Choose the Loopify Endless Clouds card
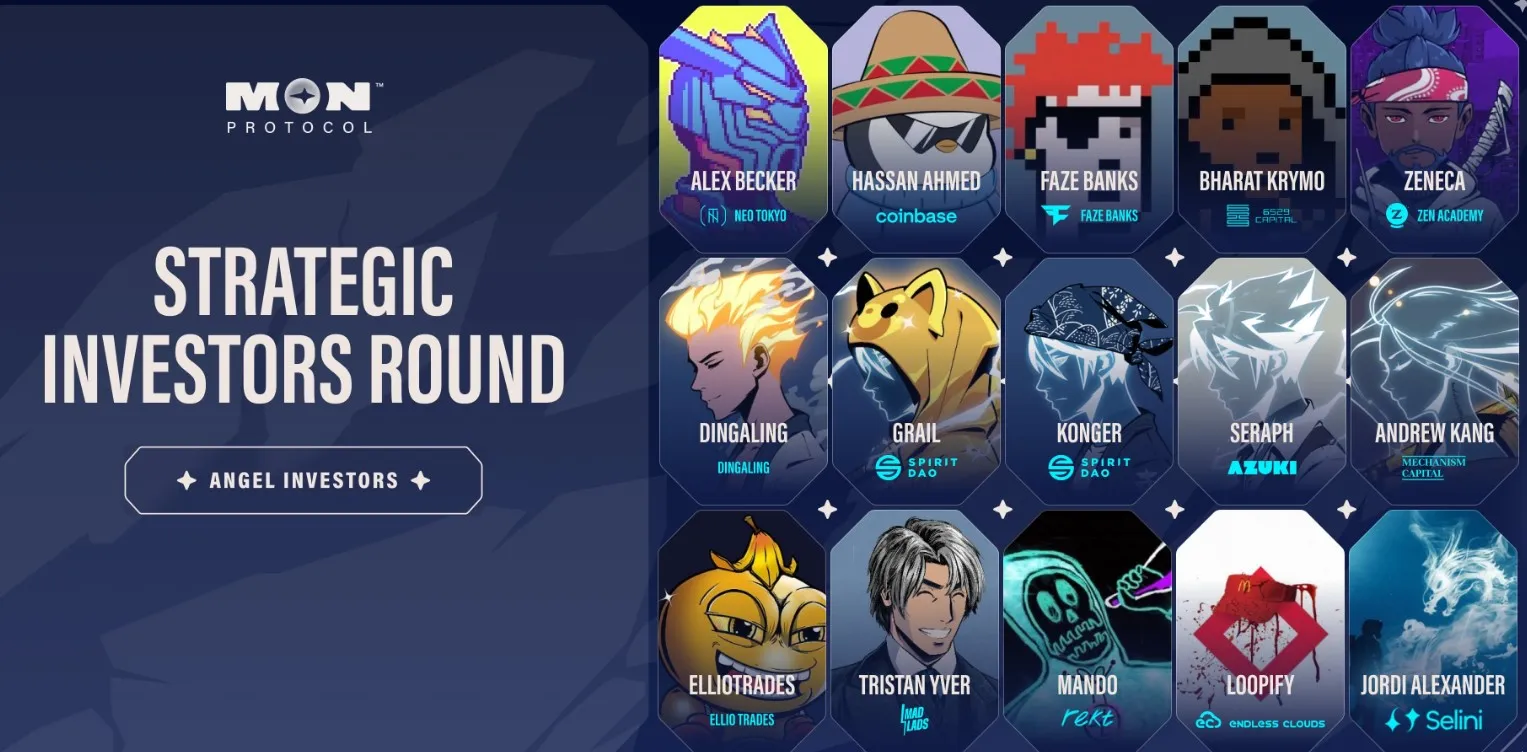Viewport: 1527px width, 752px height. [1260, 632]
